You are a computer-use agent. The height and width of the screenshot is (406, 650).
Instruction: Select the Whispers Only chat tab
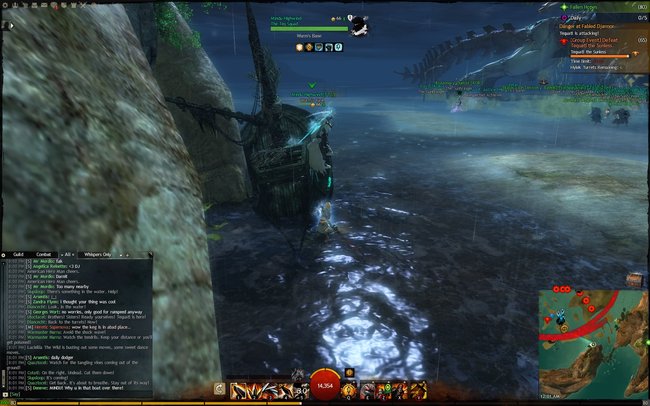point(97,256)
